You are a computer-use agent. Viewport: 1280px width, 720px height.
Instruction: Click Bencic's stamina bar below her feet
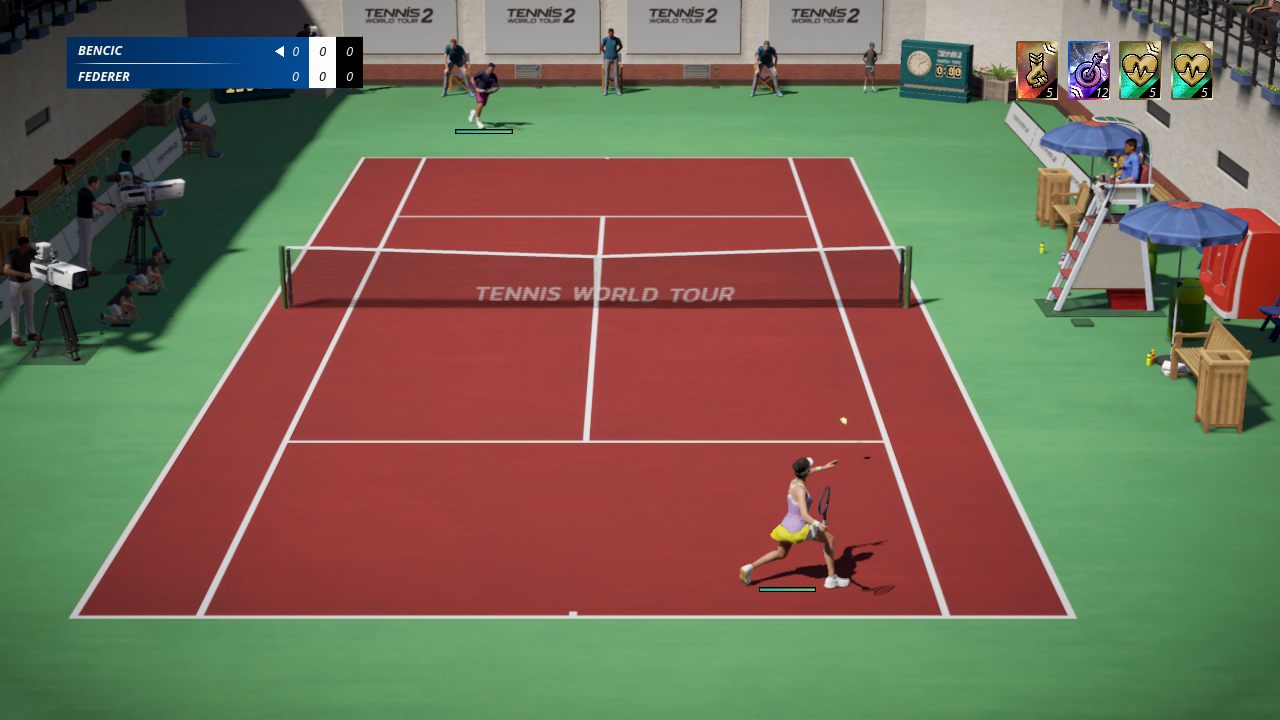point(787,591)
